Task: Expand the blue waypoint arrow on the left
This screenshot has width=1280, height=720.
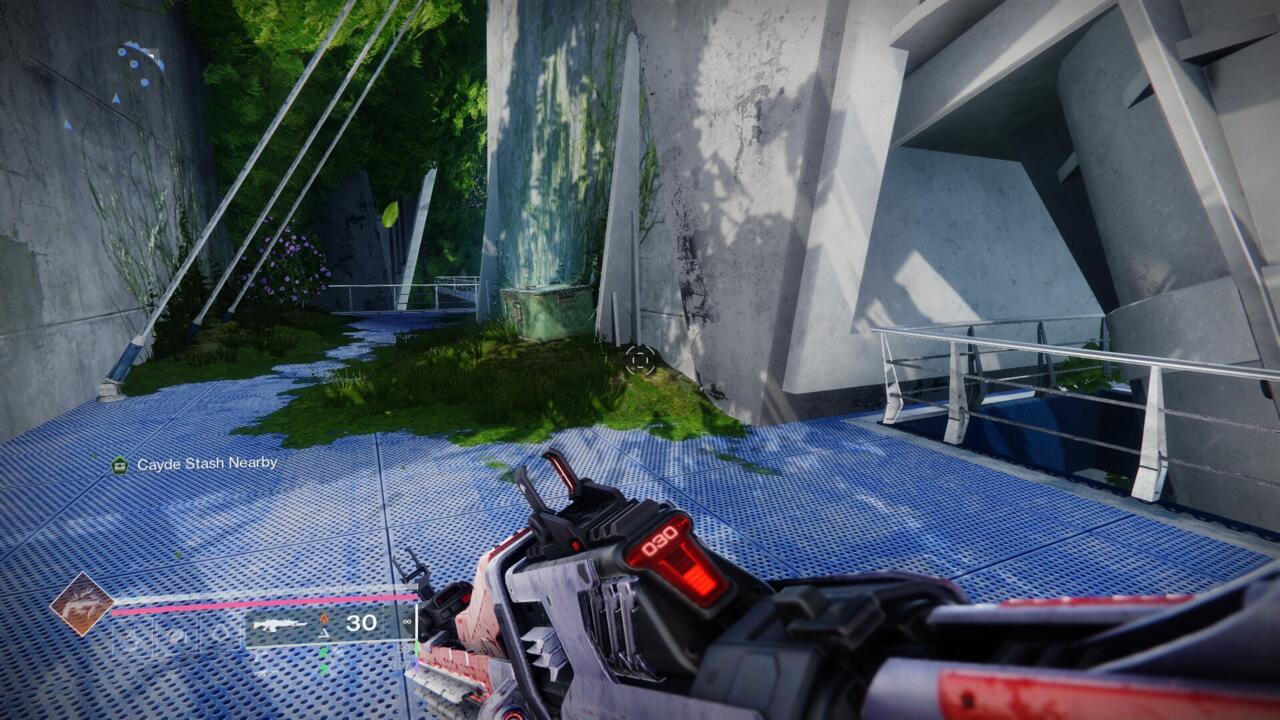Action: pyautogui.click(x=68, y=123)
